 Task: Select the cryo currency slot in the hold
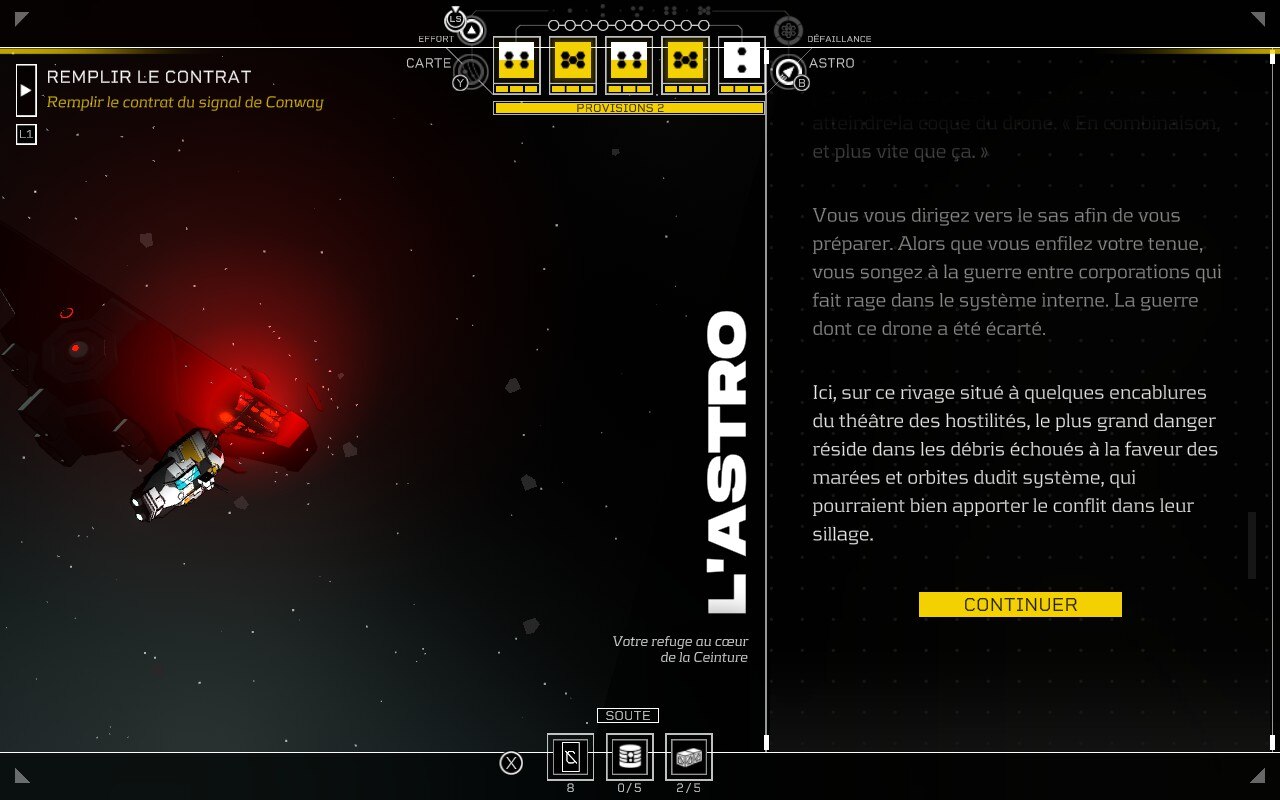570,757
